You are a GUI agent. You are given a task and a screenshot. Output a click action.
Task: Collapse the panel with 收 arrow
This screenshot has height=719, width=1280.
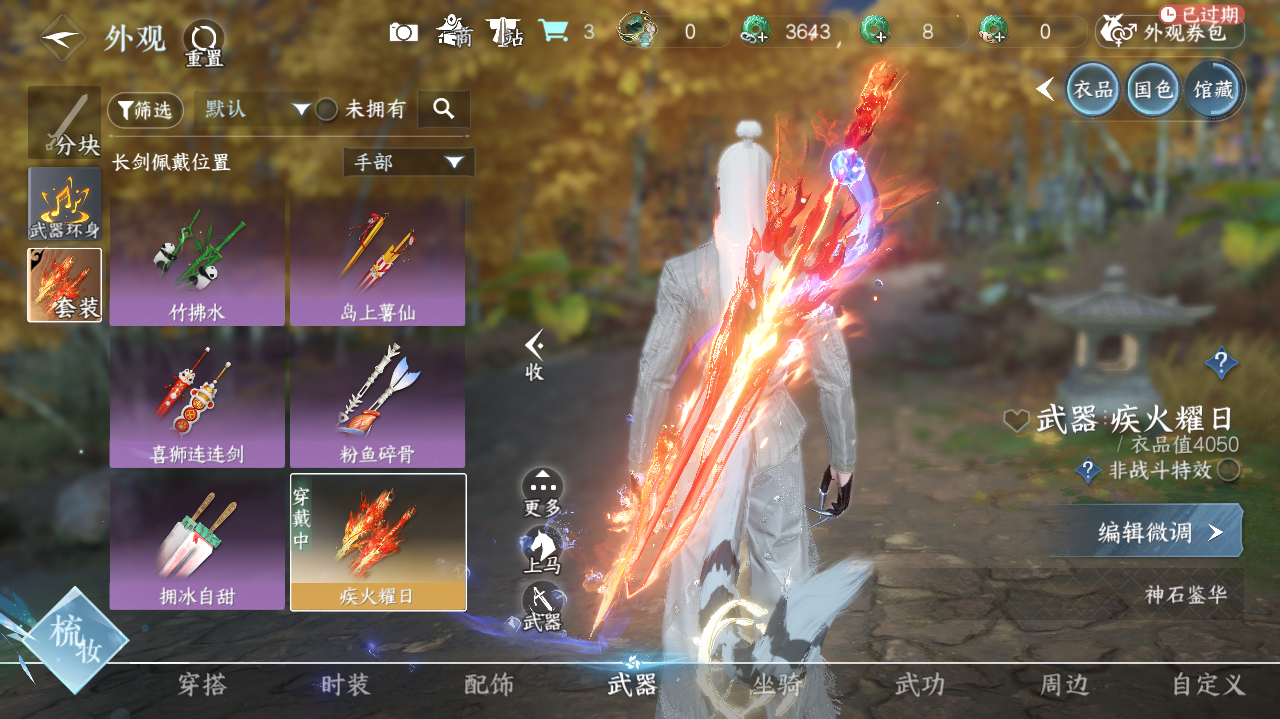click(535, 355)
